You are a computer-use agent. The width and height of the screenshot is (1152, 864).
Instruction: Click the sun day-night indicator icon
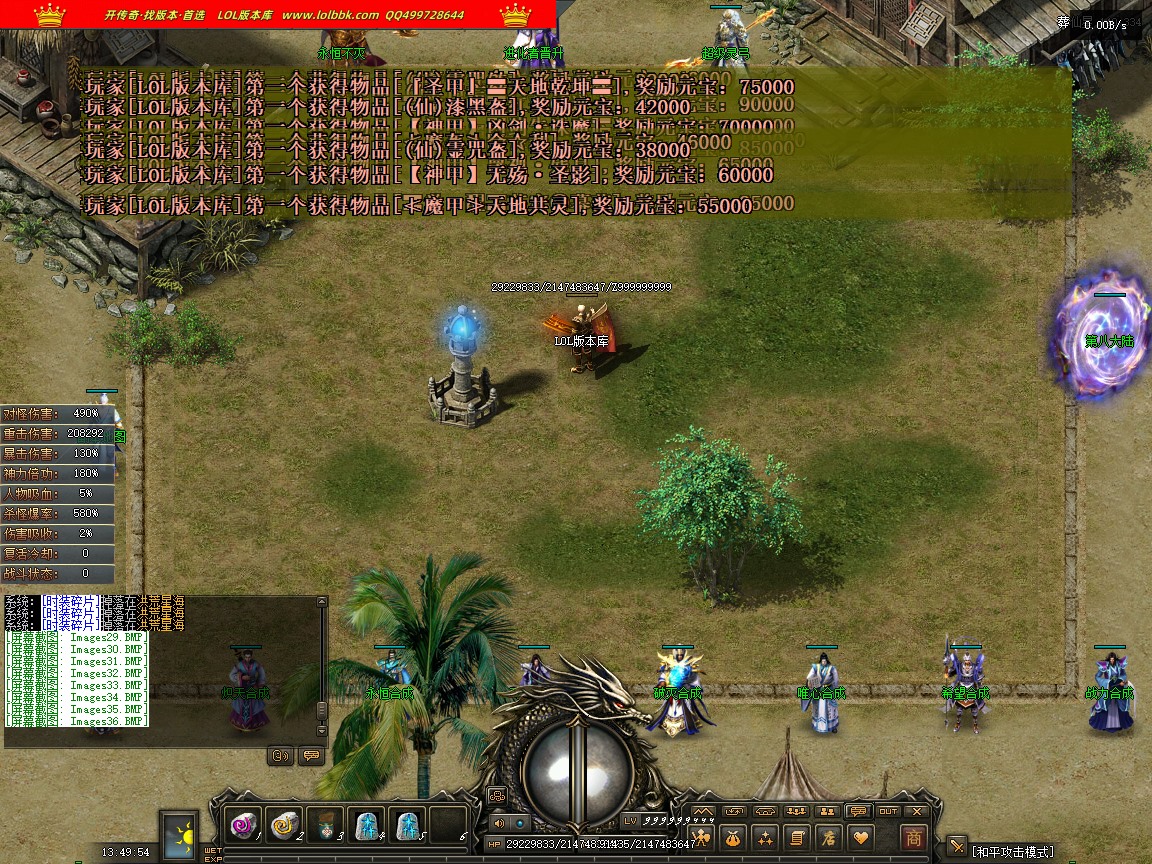[x=181, y=833]
